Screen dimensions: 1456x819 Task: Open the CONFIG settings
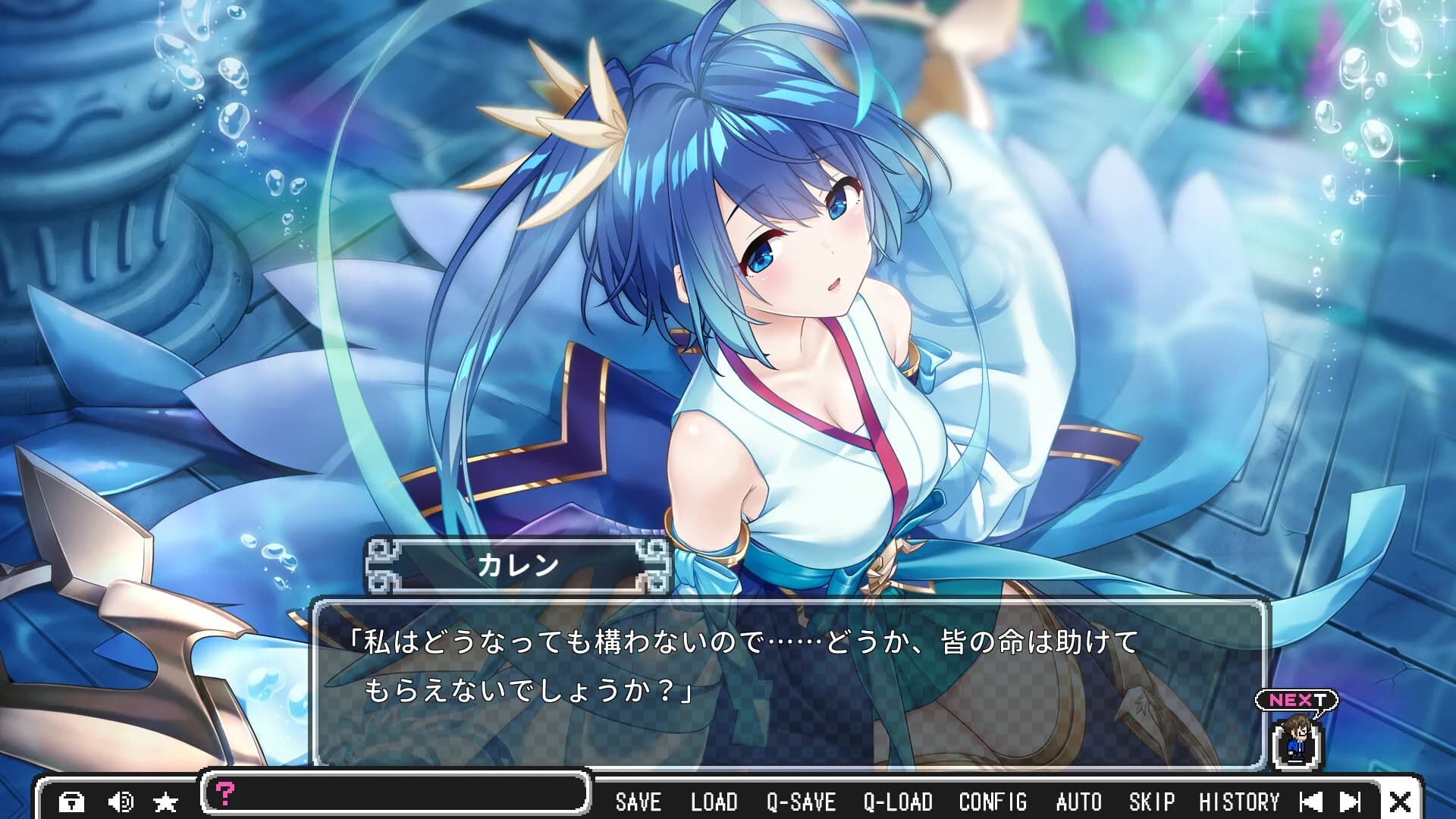tap(993, 802)
